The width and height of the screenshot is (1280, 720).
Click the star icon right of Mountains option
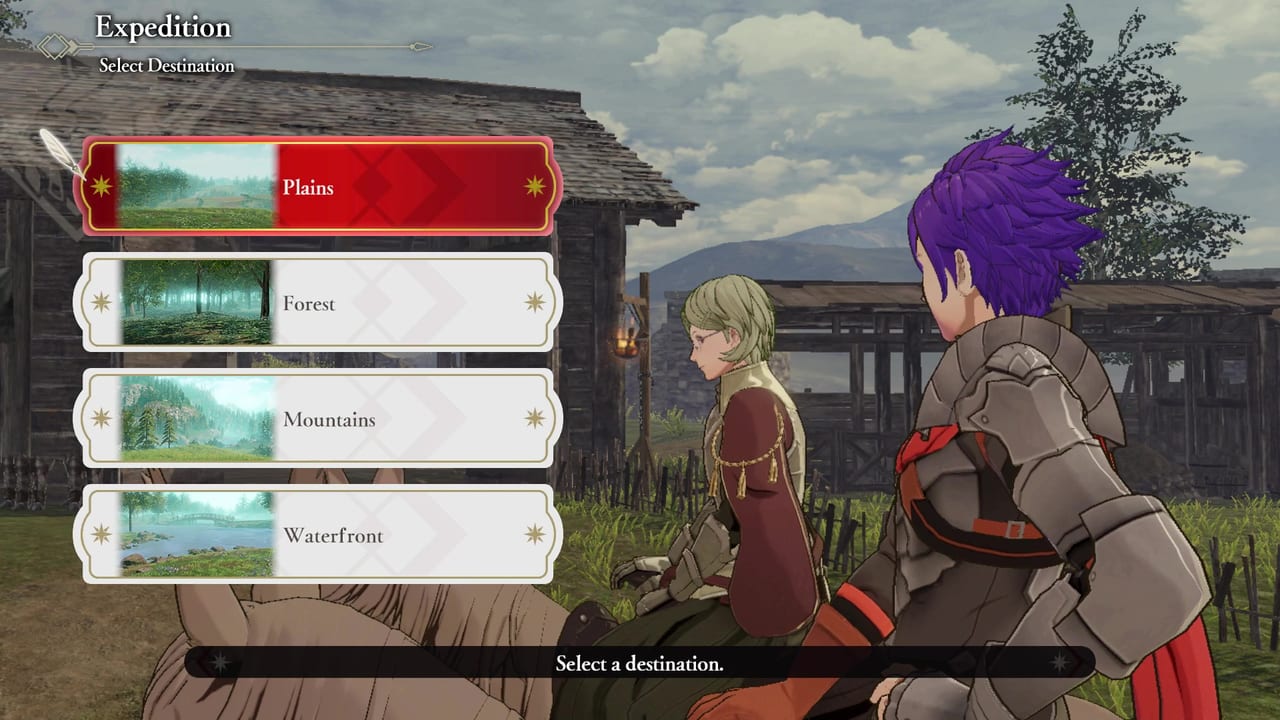tap(534, 419)
